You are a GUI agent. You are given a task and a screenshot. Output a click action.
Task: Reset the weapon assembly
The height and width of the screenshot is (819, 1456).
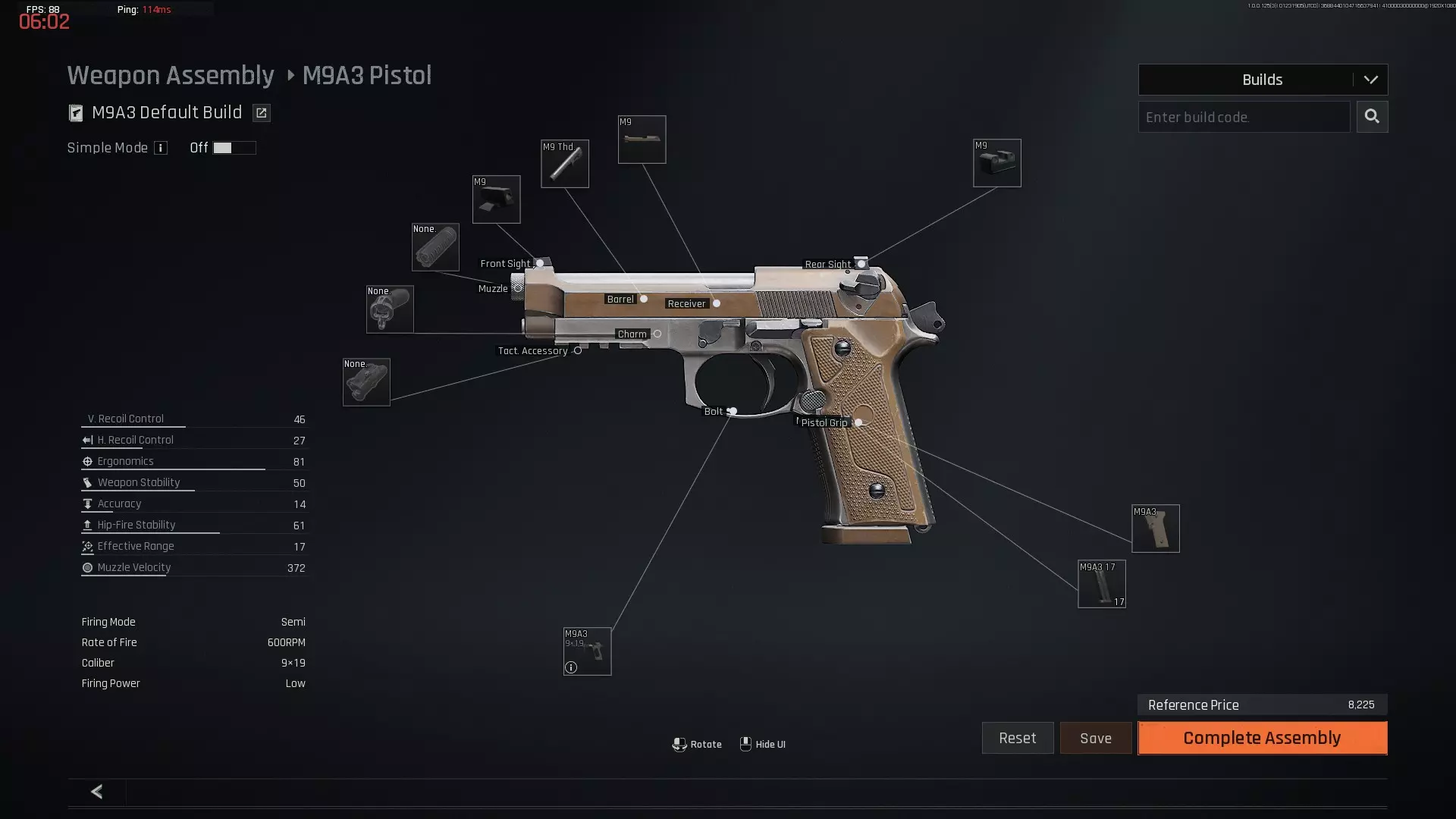coord(1017,738)
